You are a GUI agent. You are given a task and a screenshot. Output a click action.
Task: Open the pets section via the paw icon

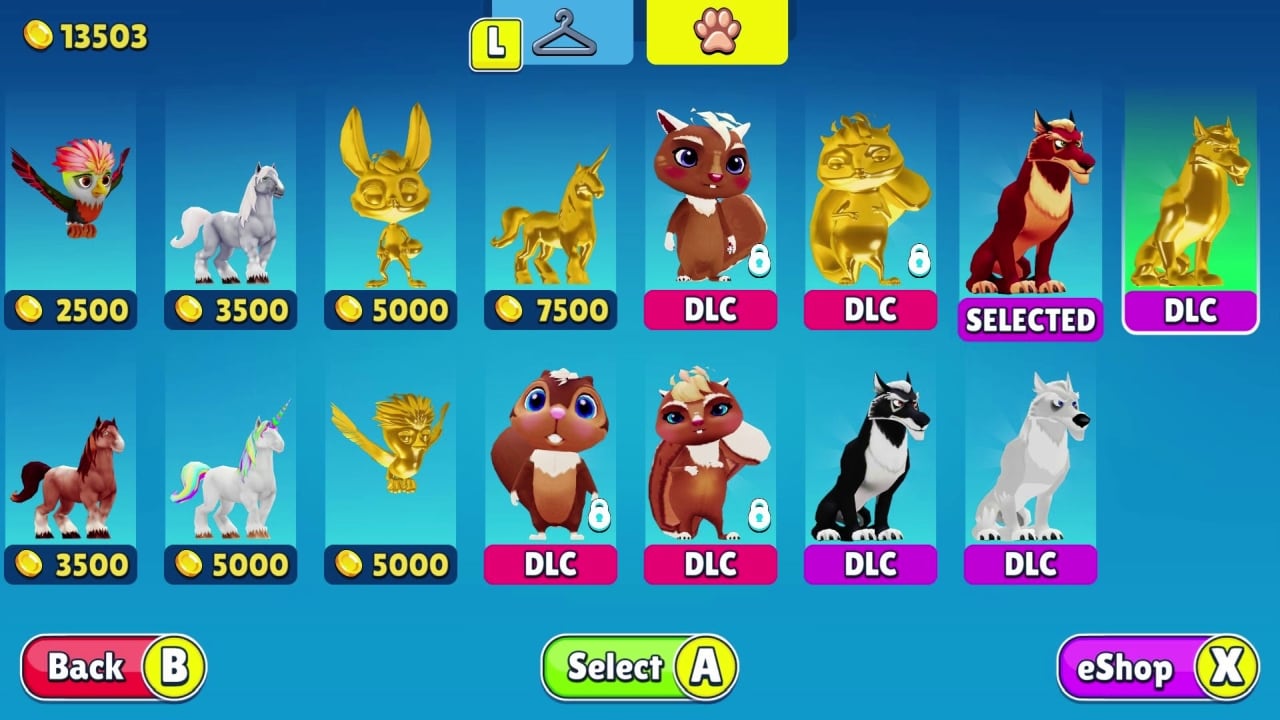[716, 32]
